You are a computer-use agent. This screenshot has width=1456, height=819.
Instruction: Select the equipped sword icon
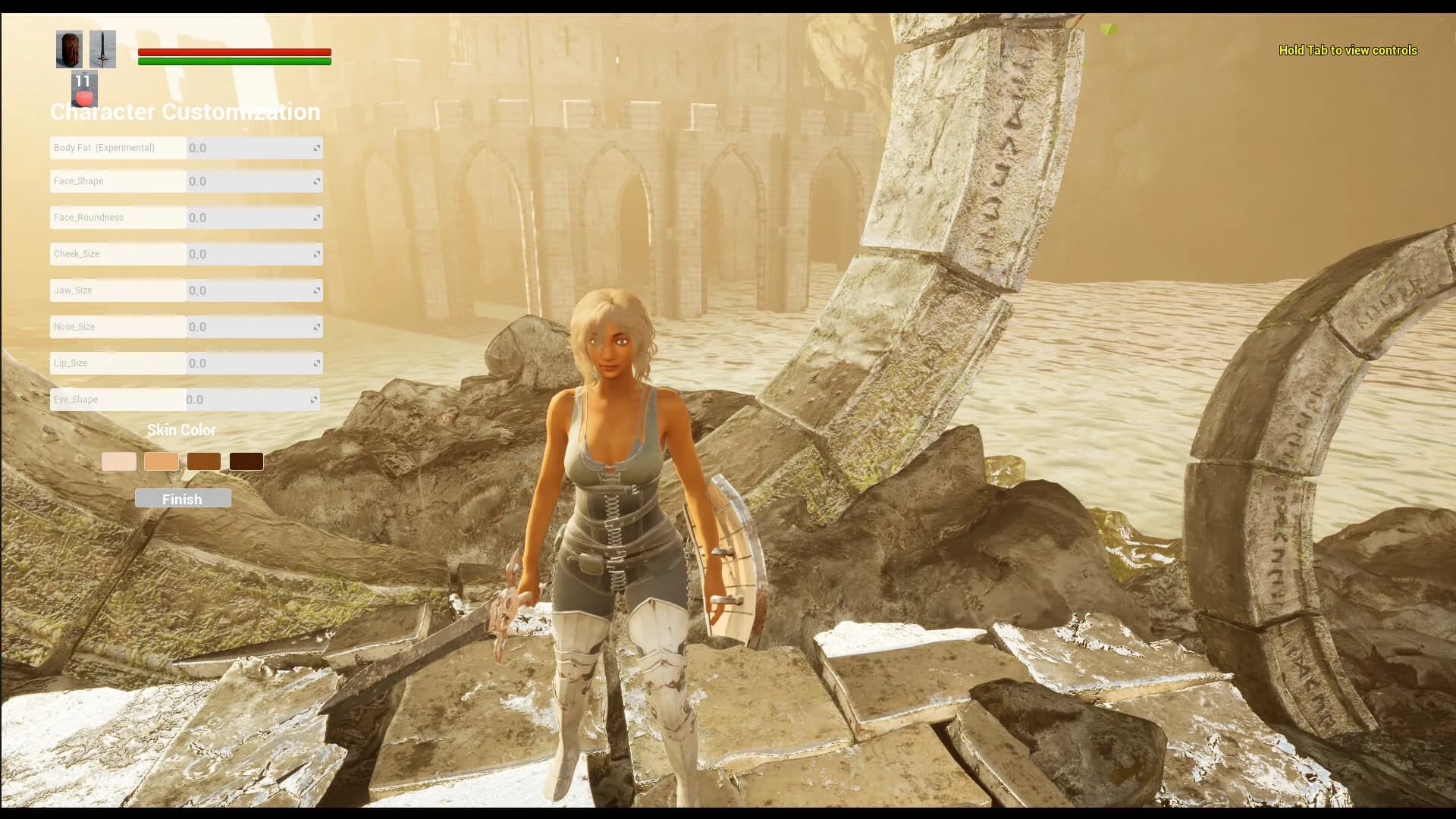pos(102,49)
